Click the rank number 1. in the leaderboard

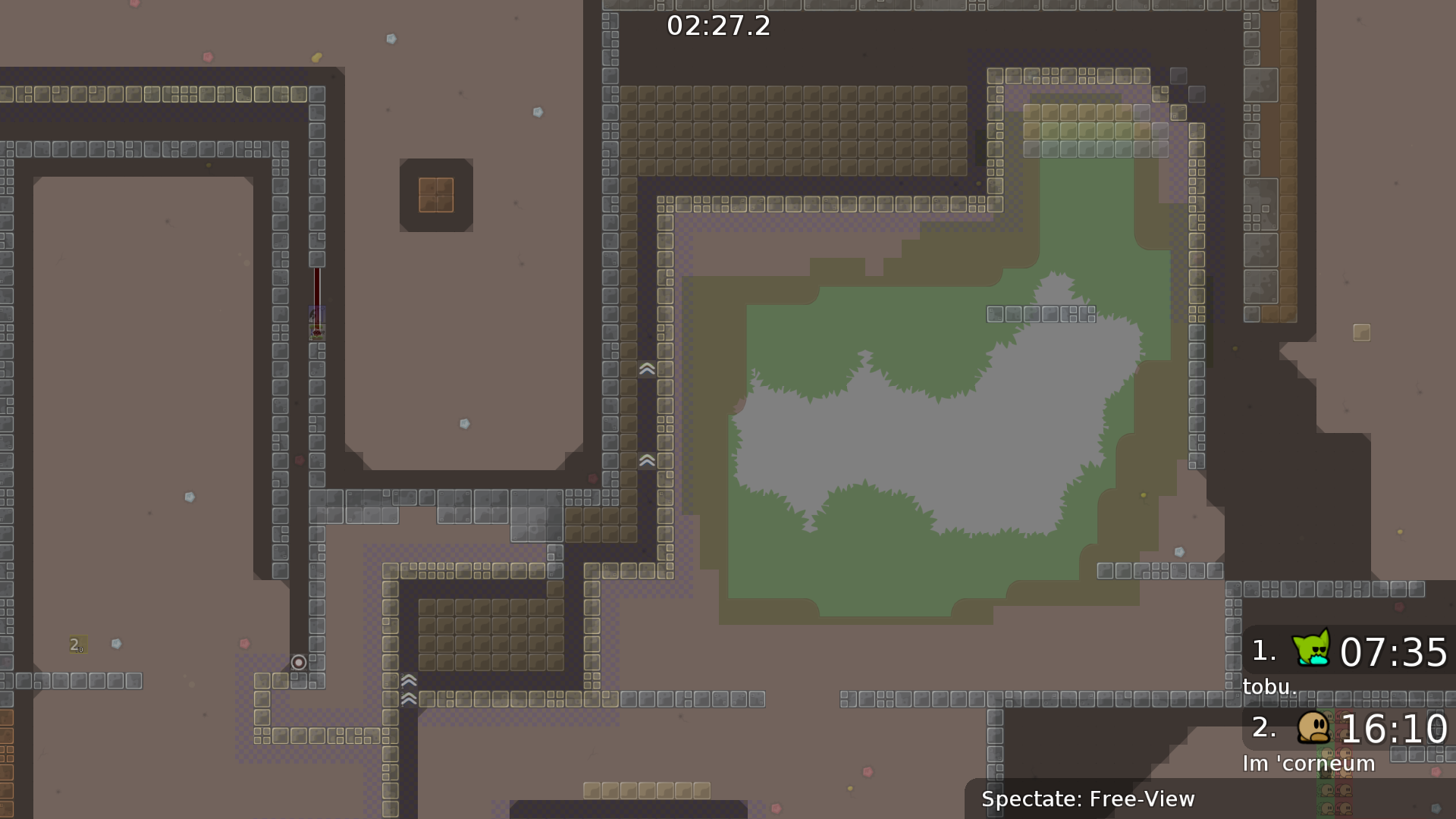pyautogui.click(x=1263, y=650)
